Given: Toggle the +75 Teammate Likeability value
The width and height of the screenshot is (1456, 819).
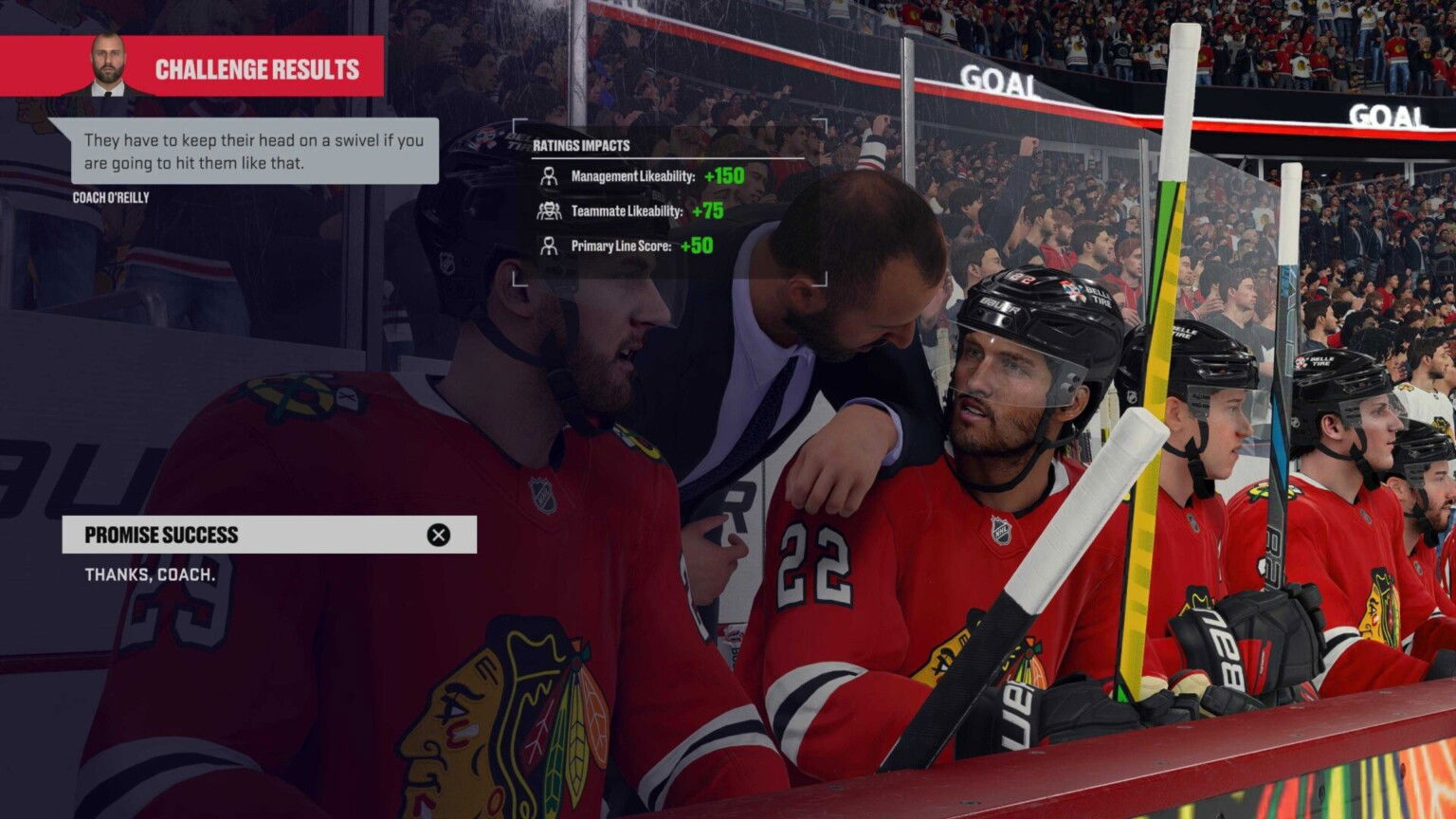Looking at the screenshot, I should 706,210.
